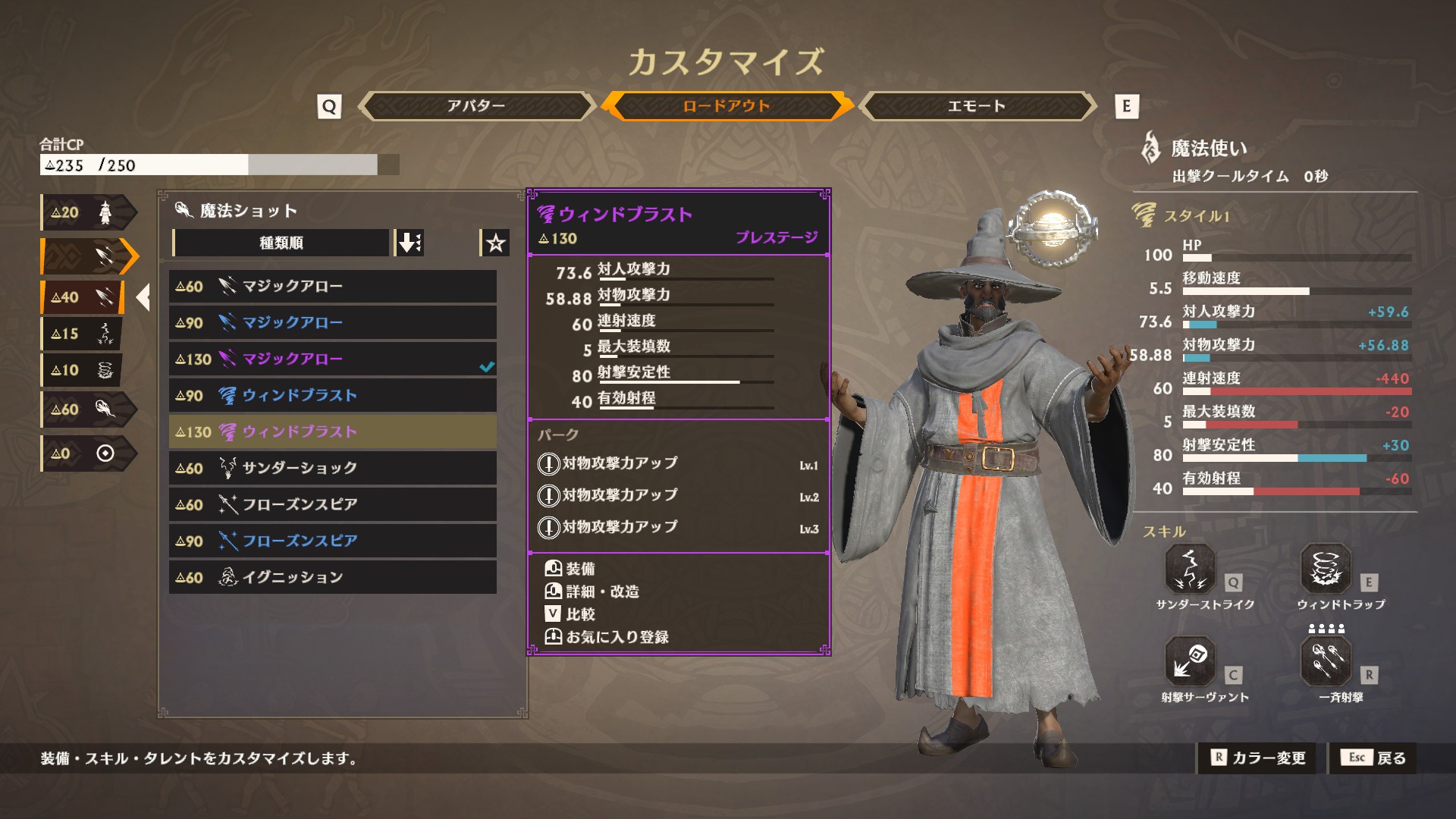Toggle the sort order arrow button
The width and height of the screenshot is (1456, 819).
coord(409,243)
